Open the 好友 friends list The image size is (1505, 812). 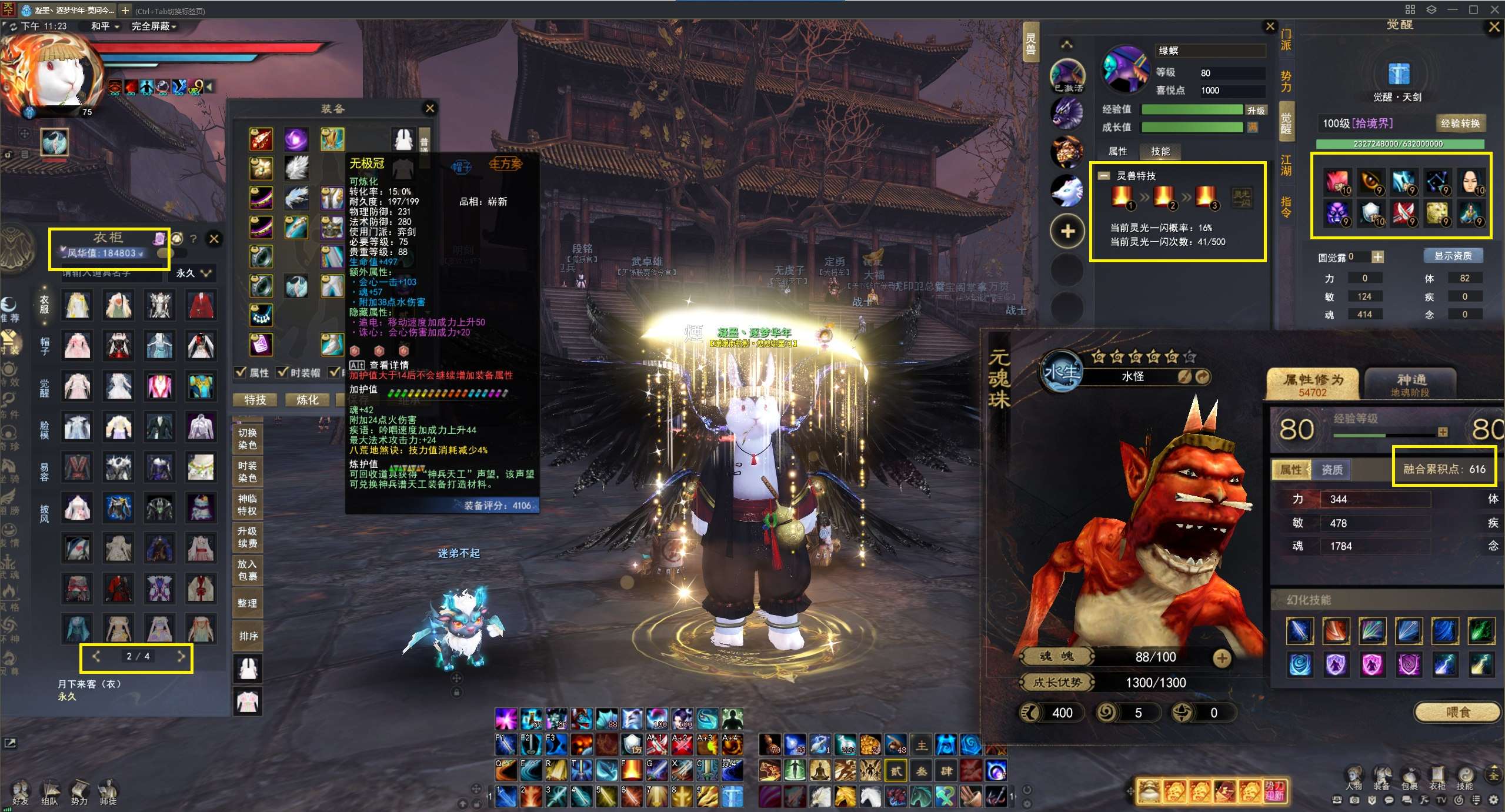click(x=21, y=791)
